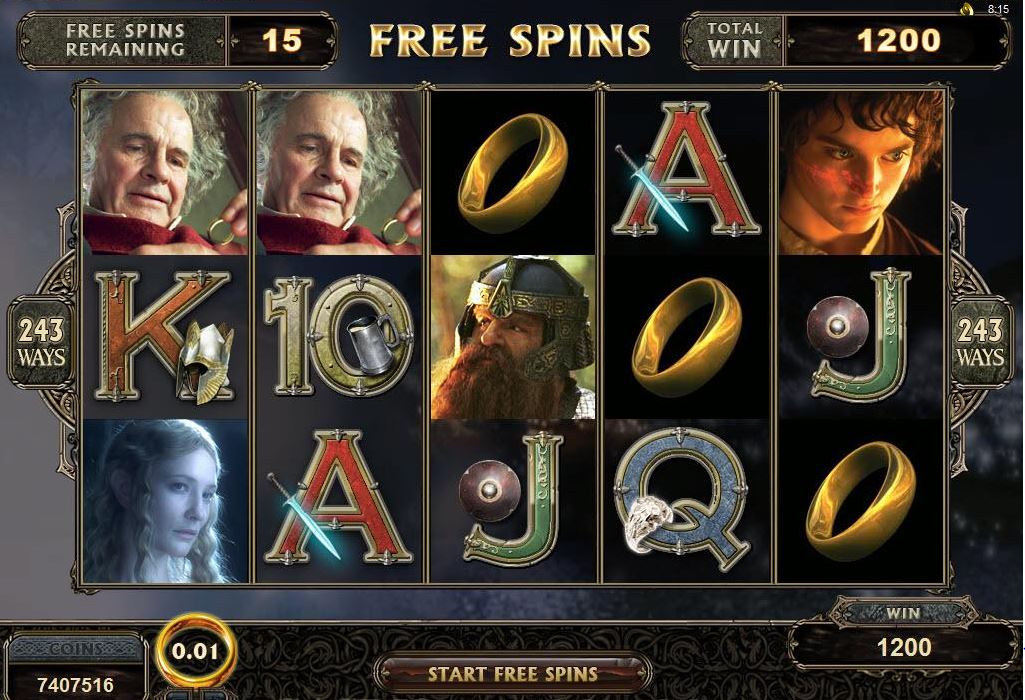Screen dimensions: 1025x700
Task: Select the 0.01 coin value ring
Action: pos(199,652)
